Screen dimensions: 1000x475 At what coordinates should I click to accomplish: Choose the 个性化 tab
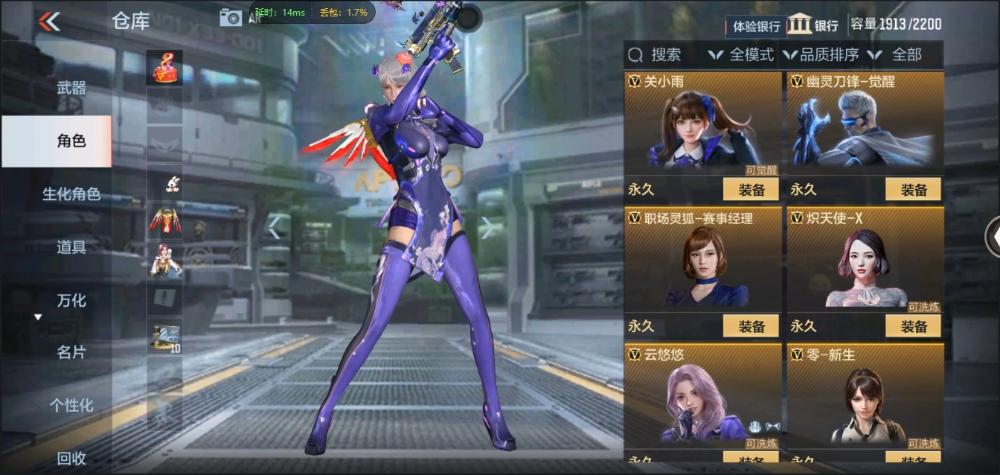click(71, 405)
